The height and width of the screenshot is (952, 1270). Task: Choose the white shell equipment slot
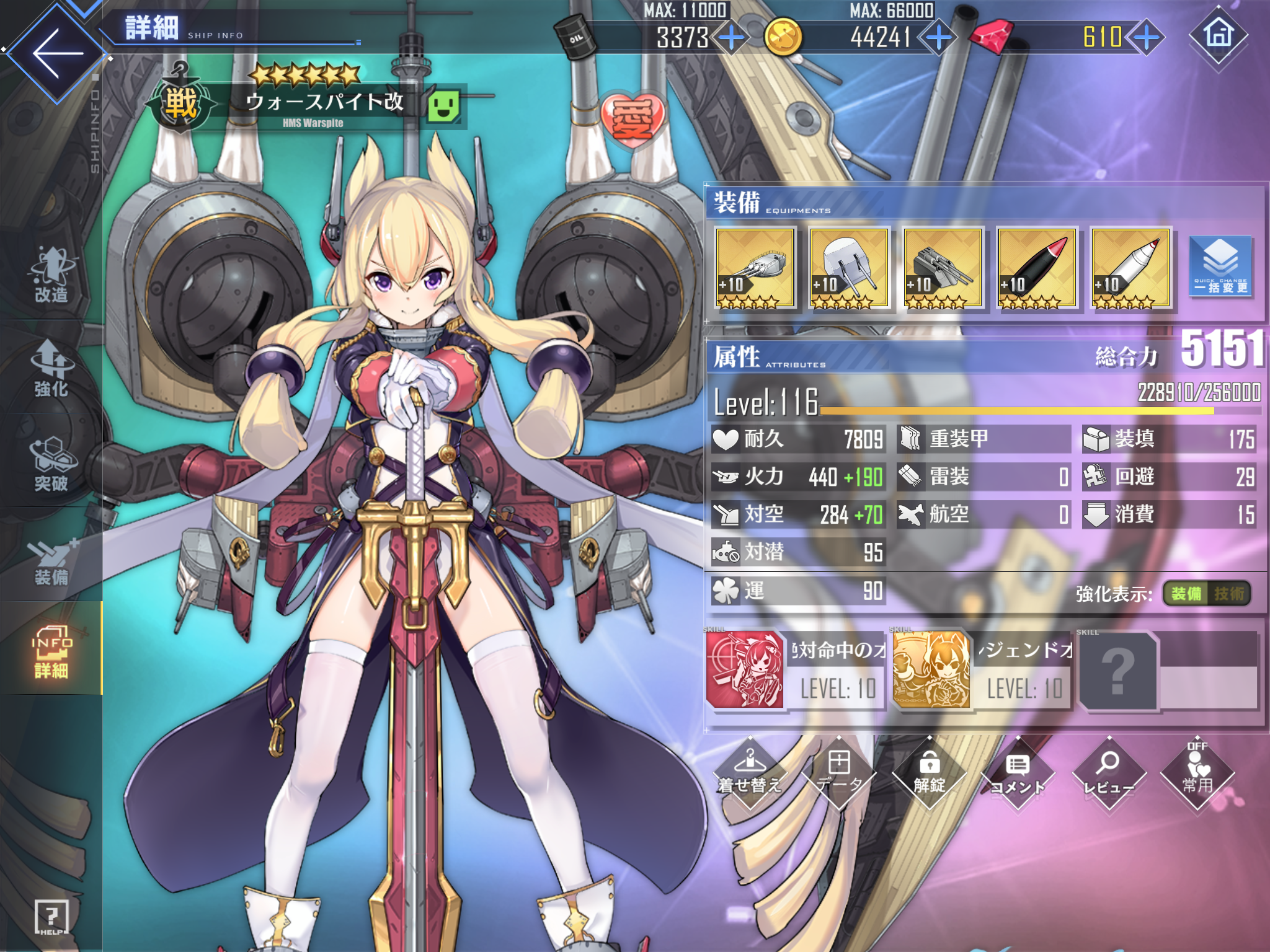point(1130,268)
